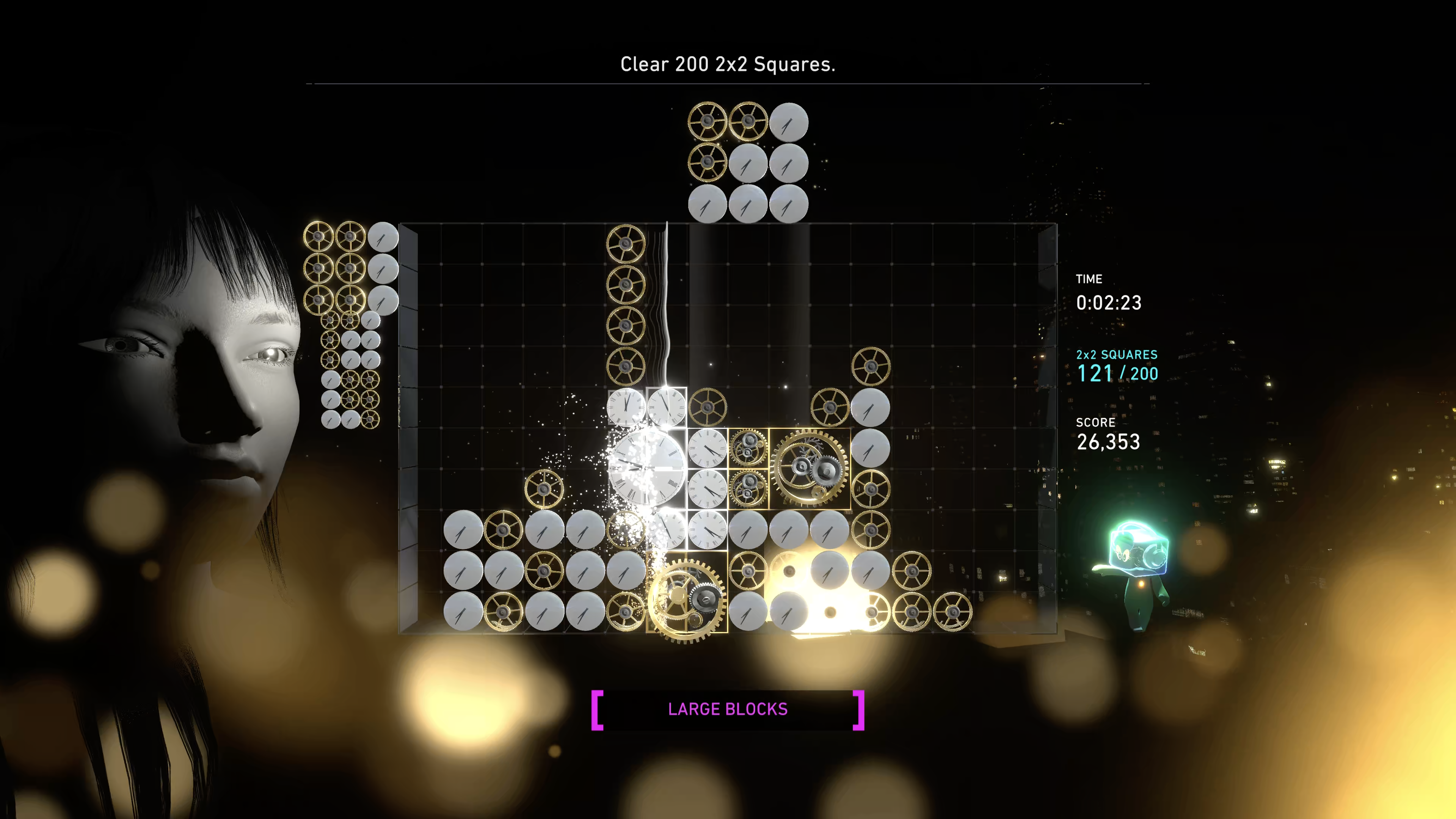Click the LARGE BLOCKS skin banner

pos(728,709)
